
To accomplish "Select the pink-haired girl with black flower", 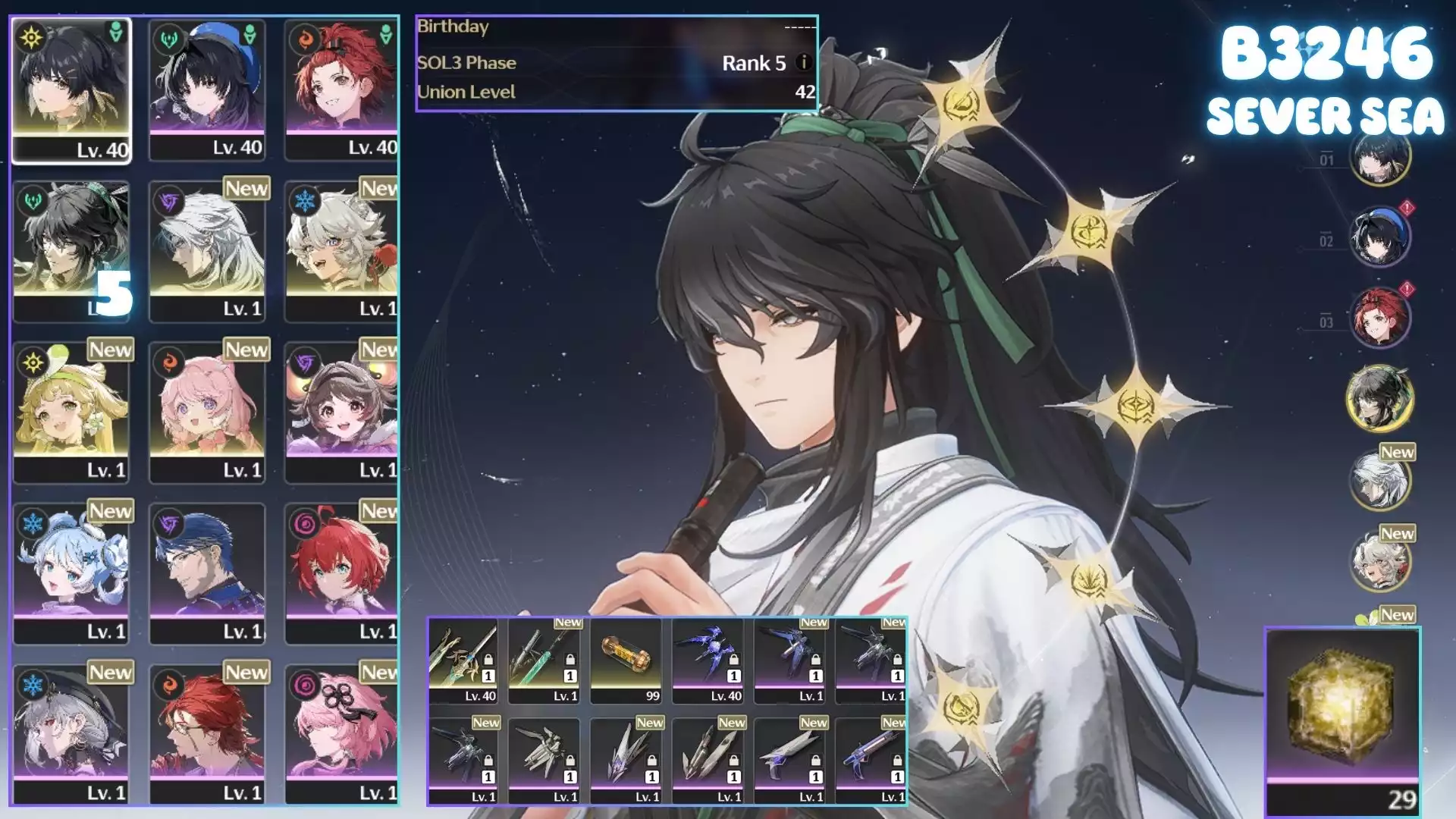I will click(341, 734).
